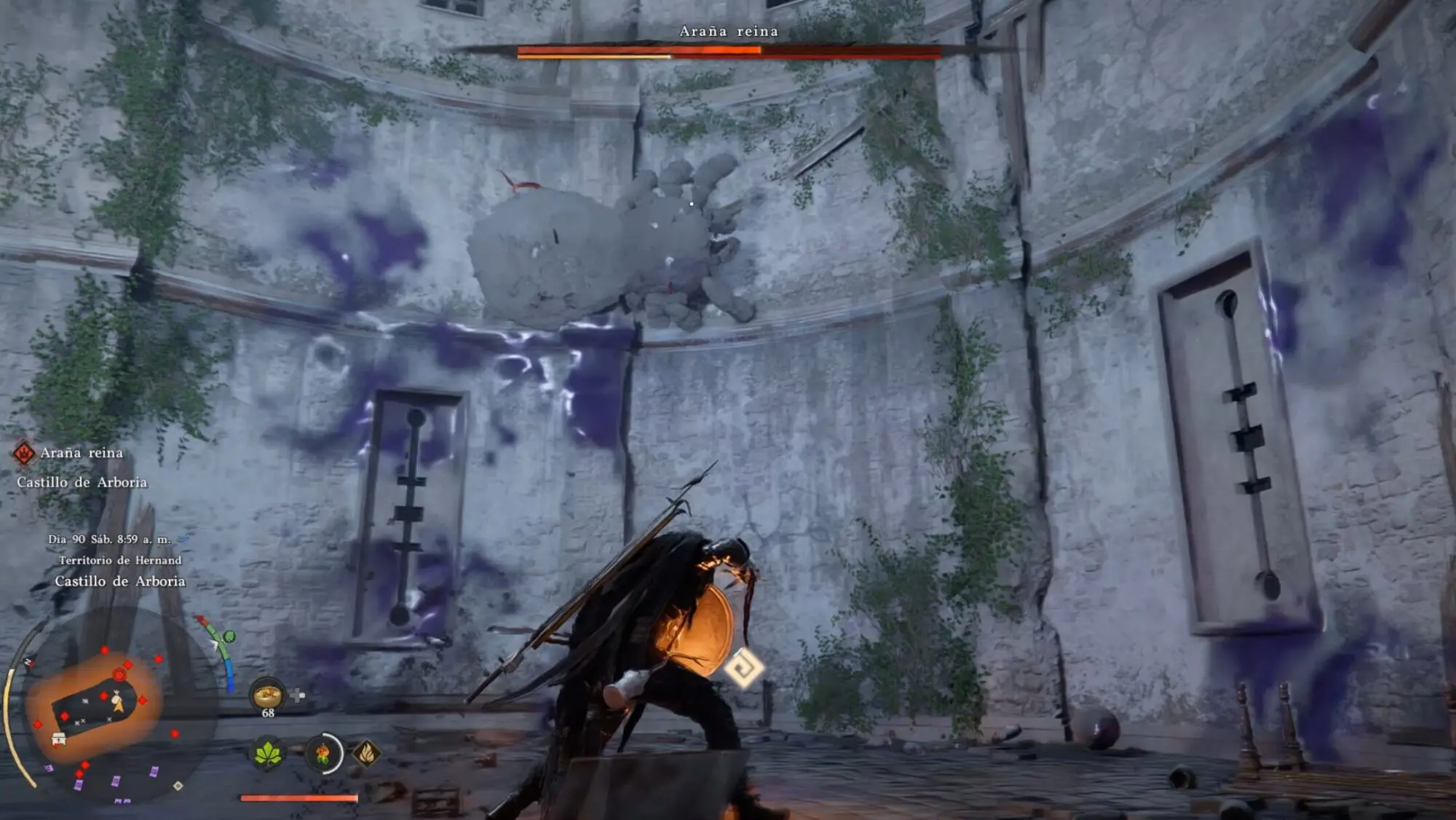Use the orange flower item icon

(323, 753)
